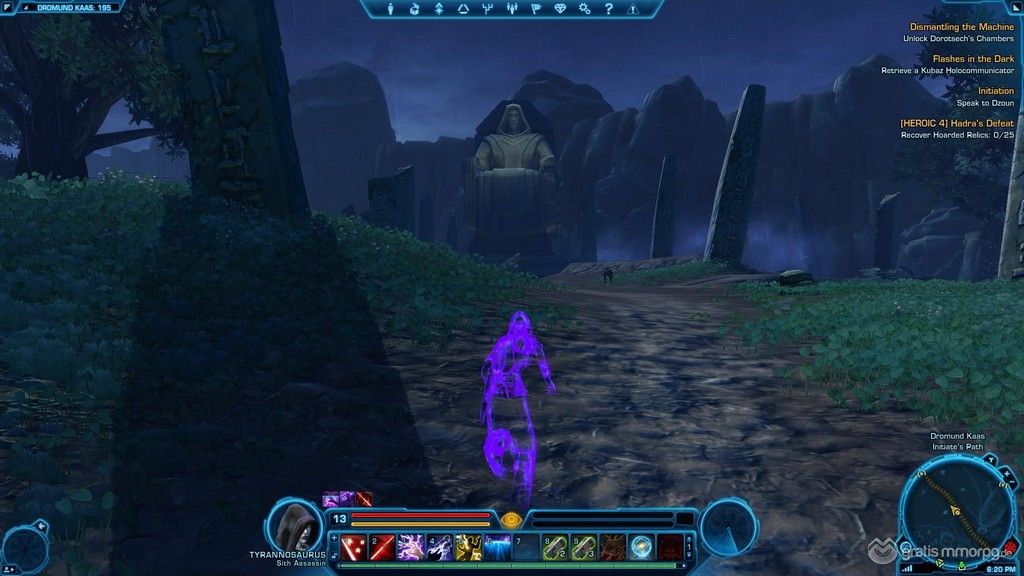Select the Dismantling the Machine quest tracker entry

(960, 27)
